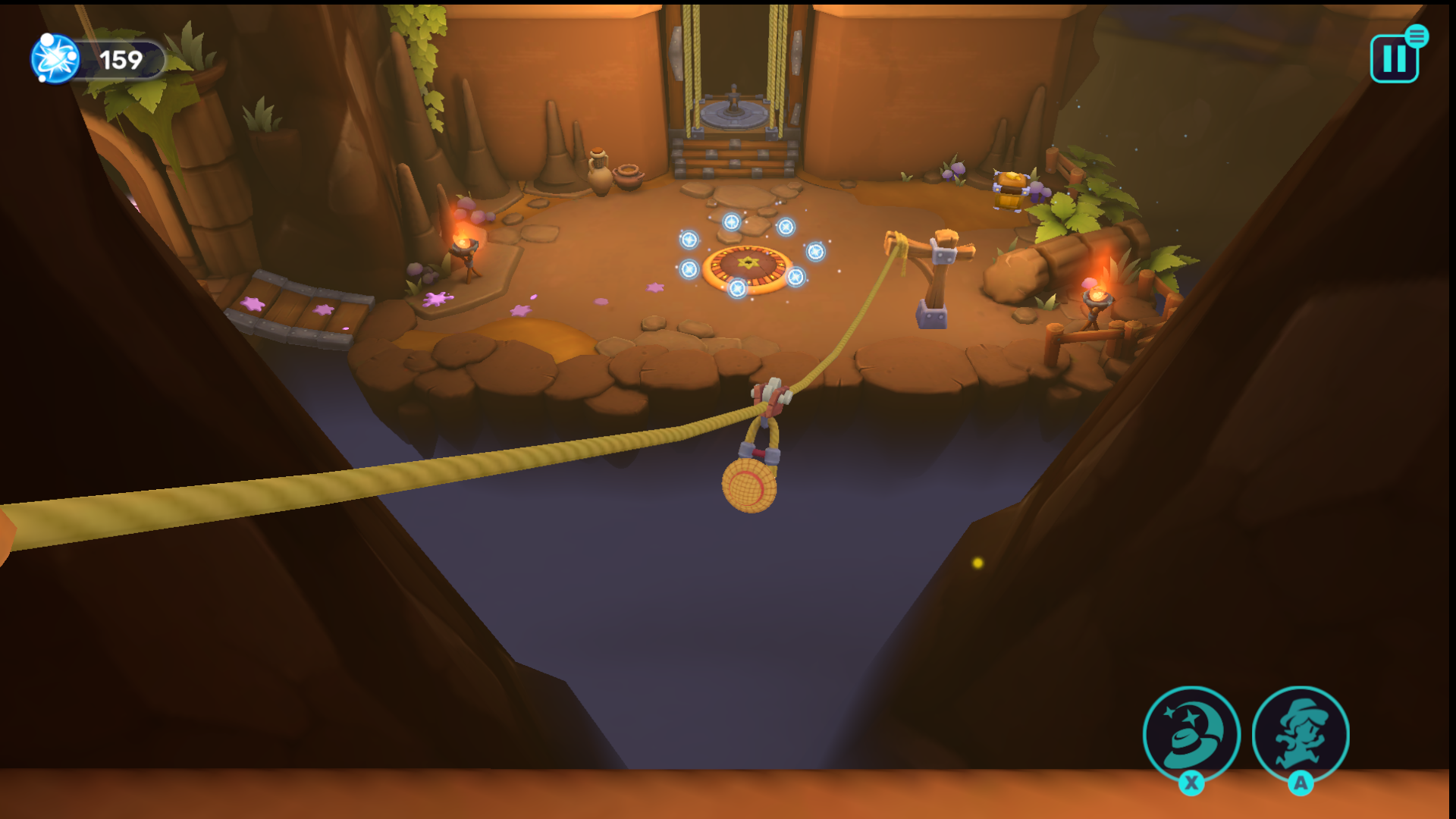Tap the running character action button
This screenshot has width=1456, height=819.
[x=1301, y=734]
